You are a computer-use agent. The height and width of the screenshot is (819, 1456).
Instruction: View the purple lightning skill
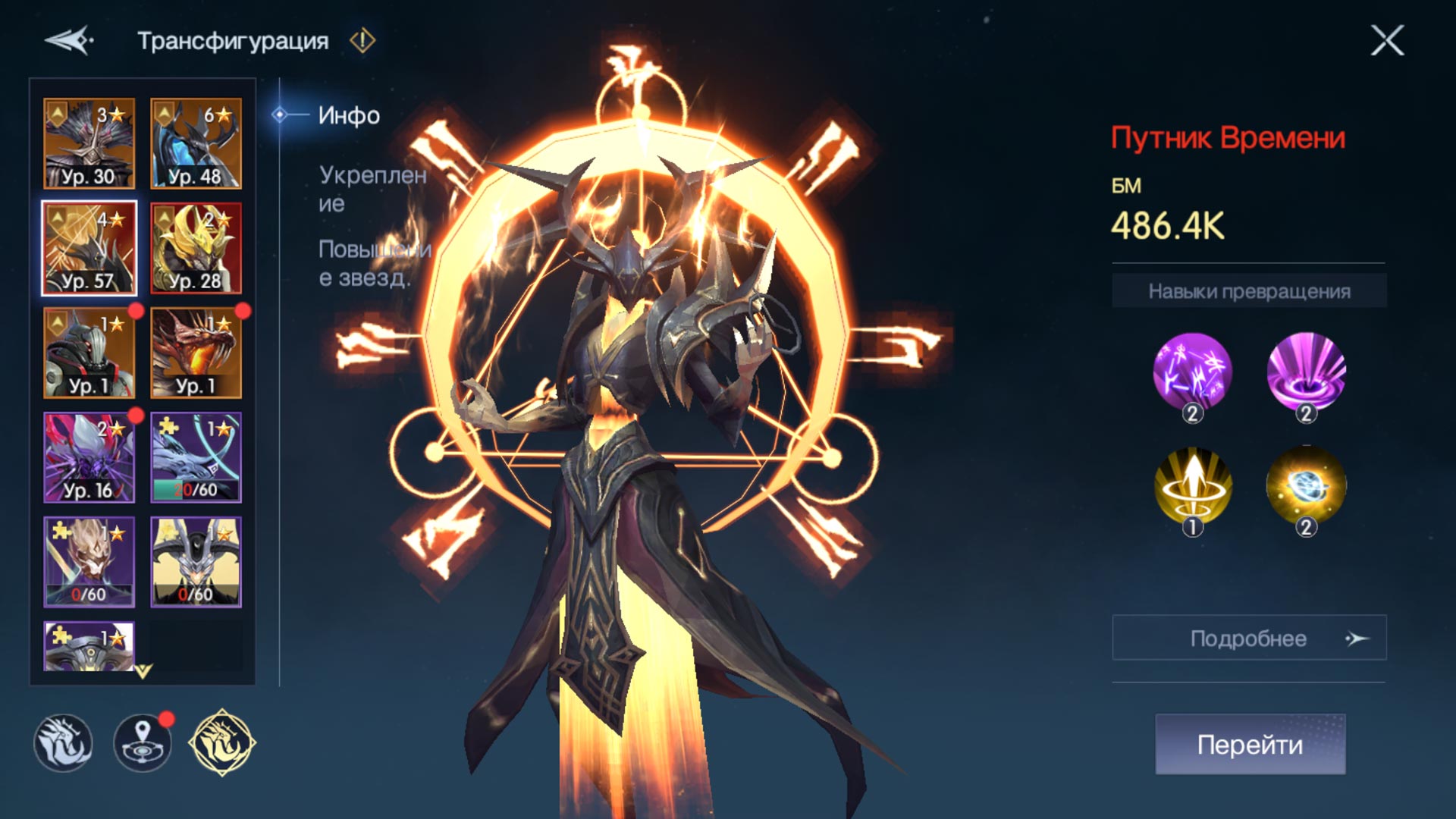(x=1192, y=372)
